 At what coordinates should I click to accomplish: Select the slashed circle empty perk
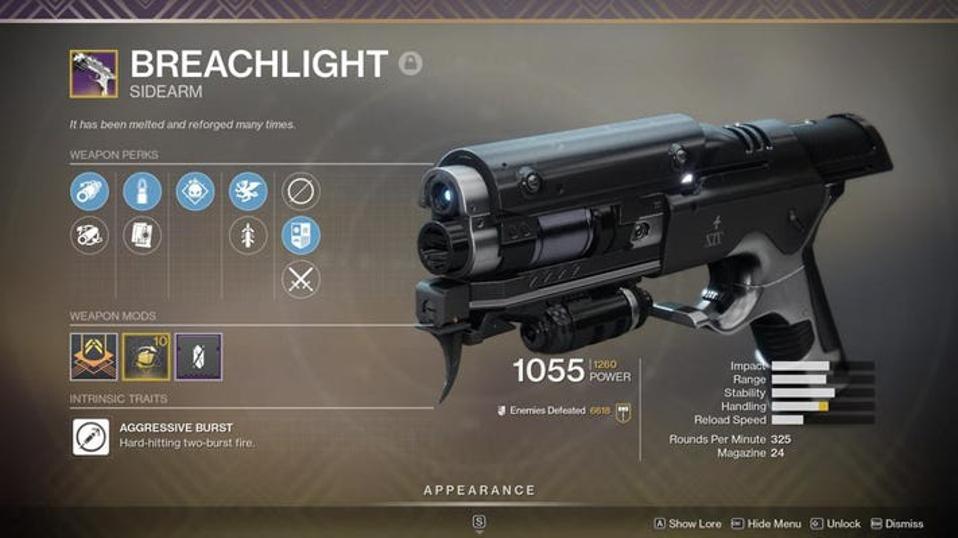point(301,191)
